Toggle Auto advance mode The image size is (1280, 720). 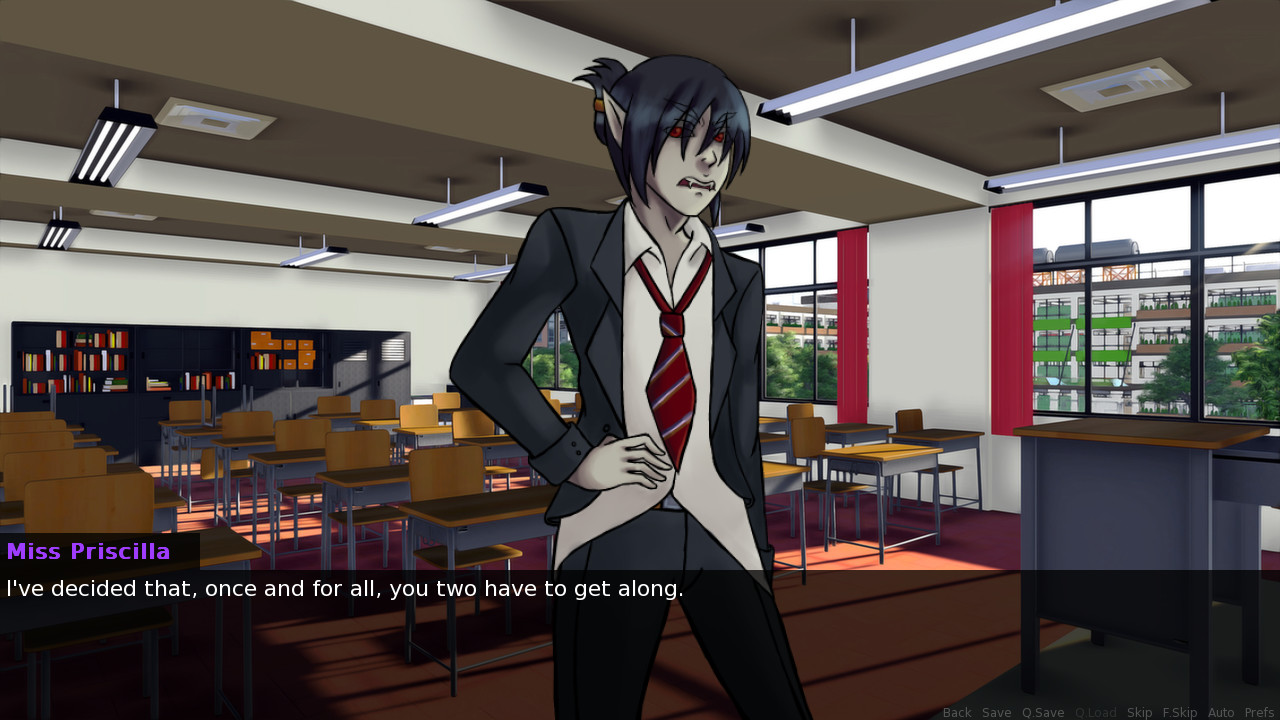(1221, 712)
